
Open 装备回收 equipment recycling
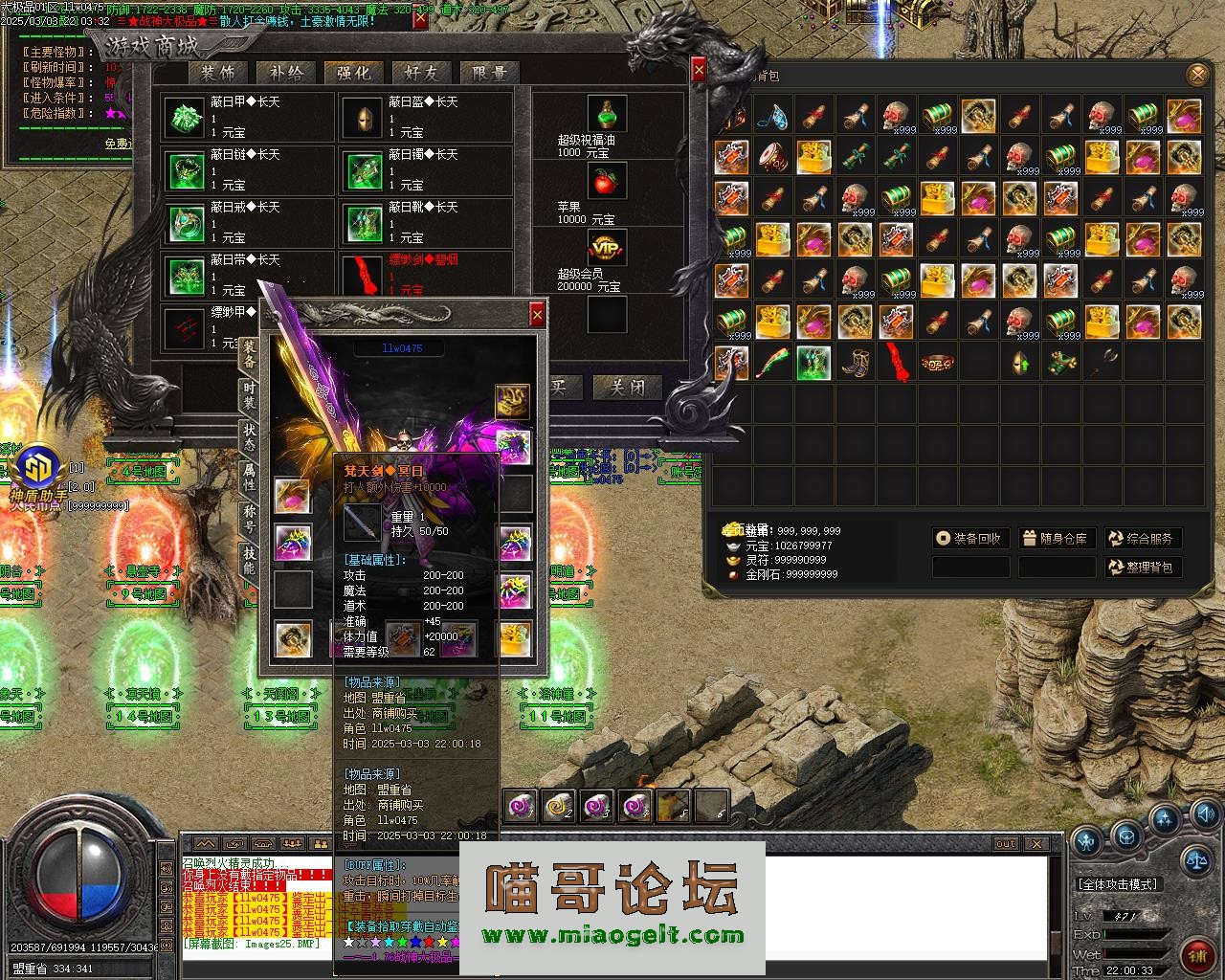[970, 539]
